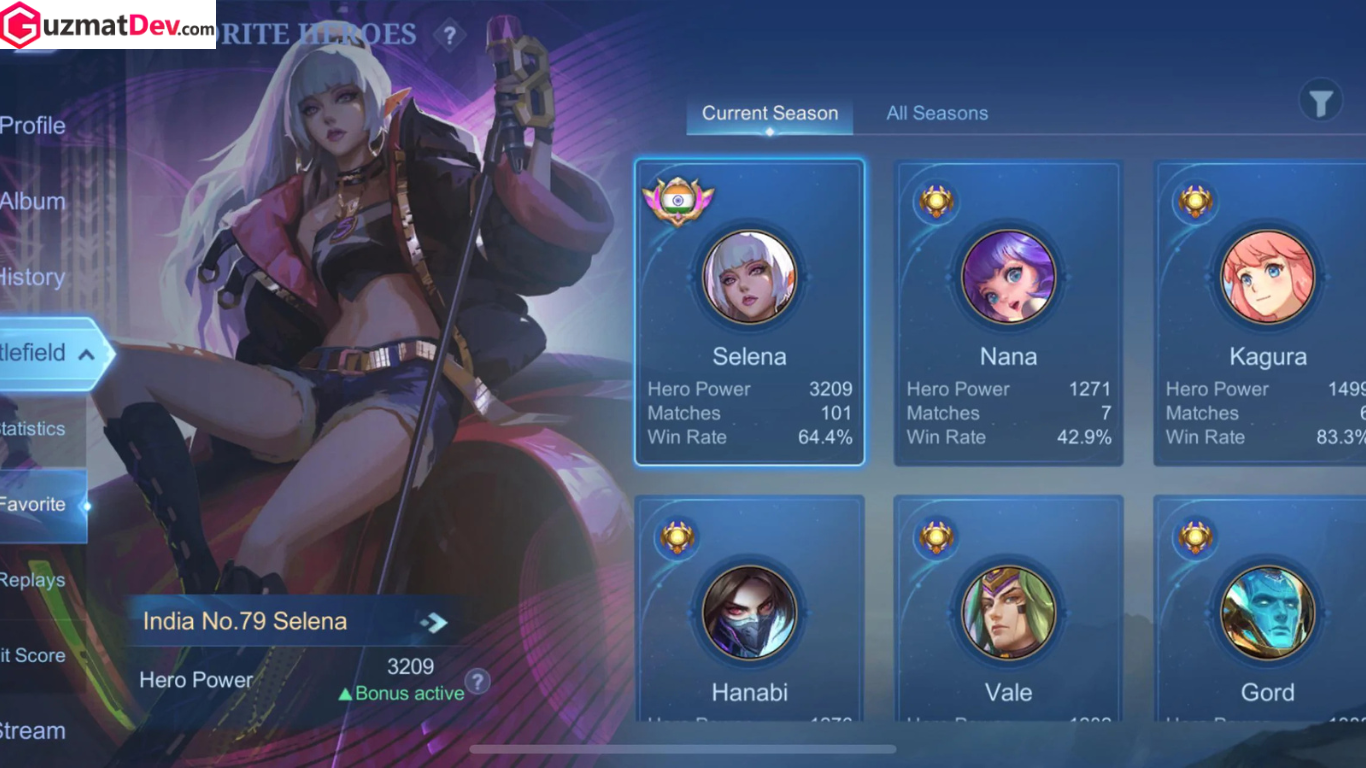Switch to the All Seasons tab

937,113
